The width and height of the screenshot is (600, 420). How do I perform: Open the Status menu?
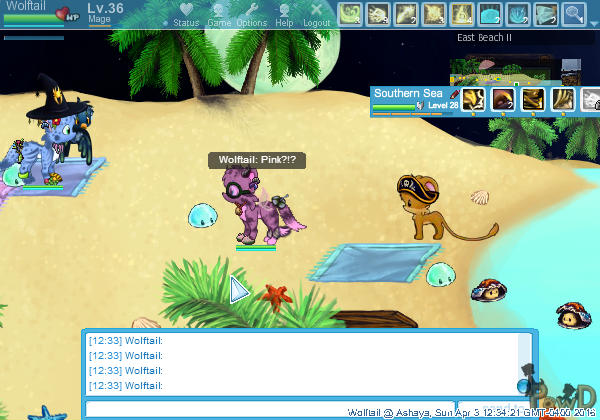185,16
